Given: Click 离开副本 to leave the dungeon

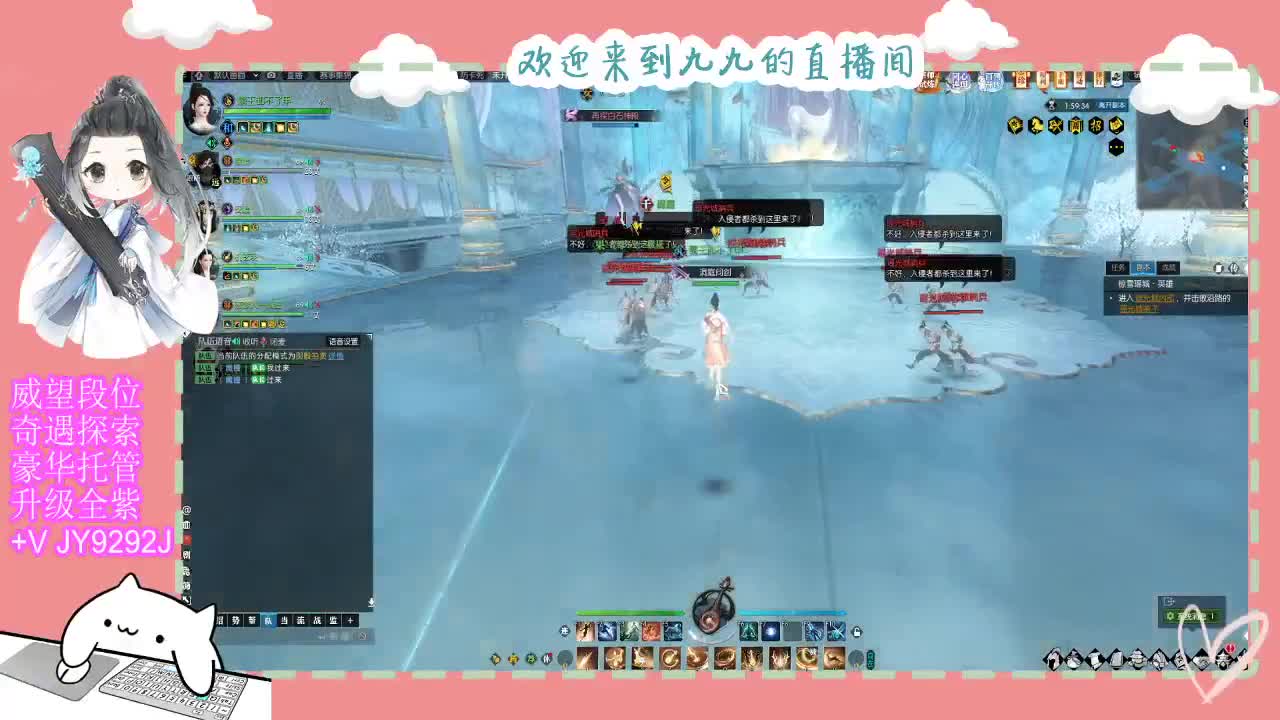Looking at the screenshot, I should [1112, 105].
